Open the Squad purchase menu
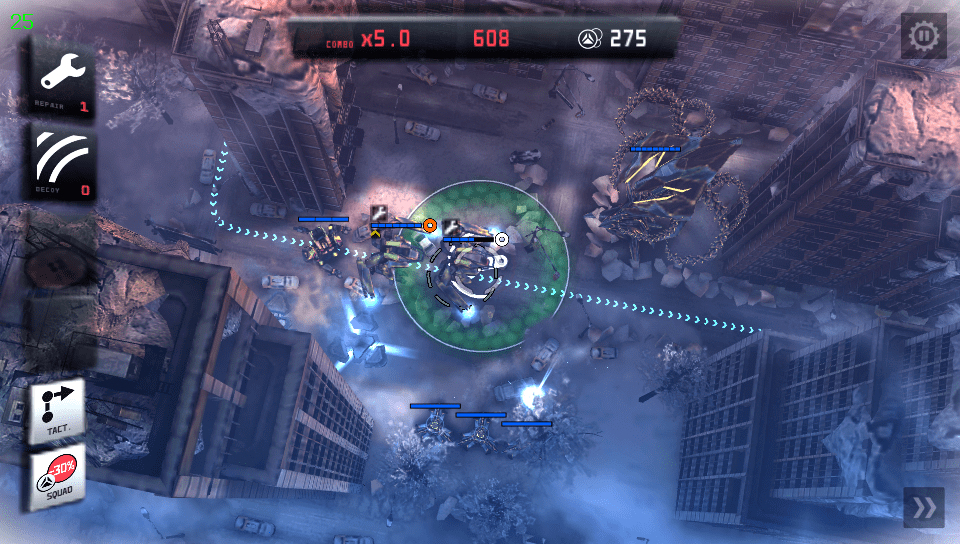 pos(57,477)
